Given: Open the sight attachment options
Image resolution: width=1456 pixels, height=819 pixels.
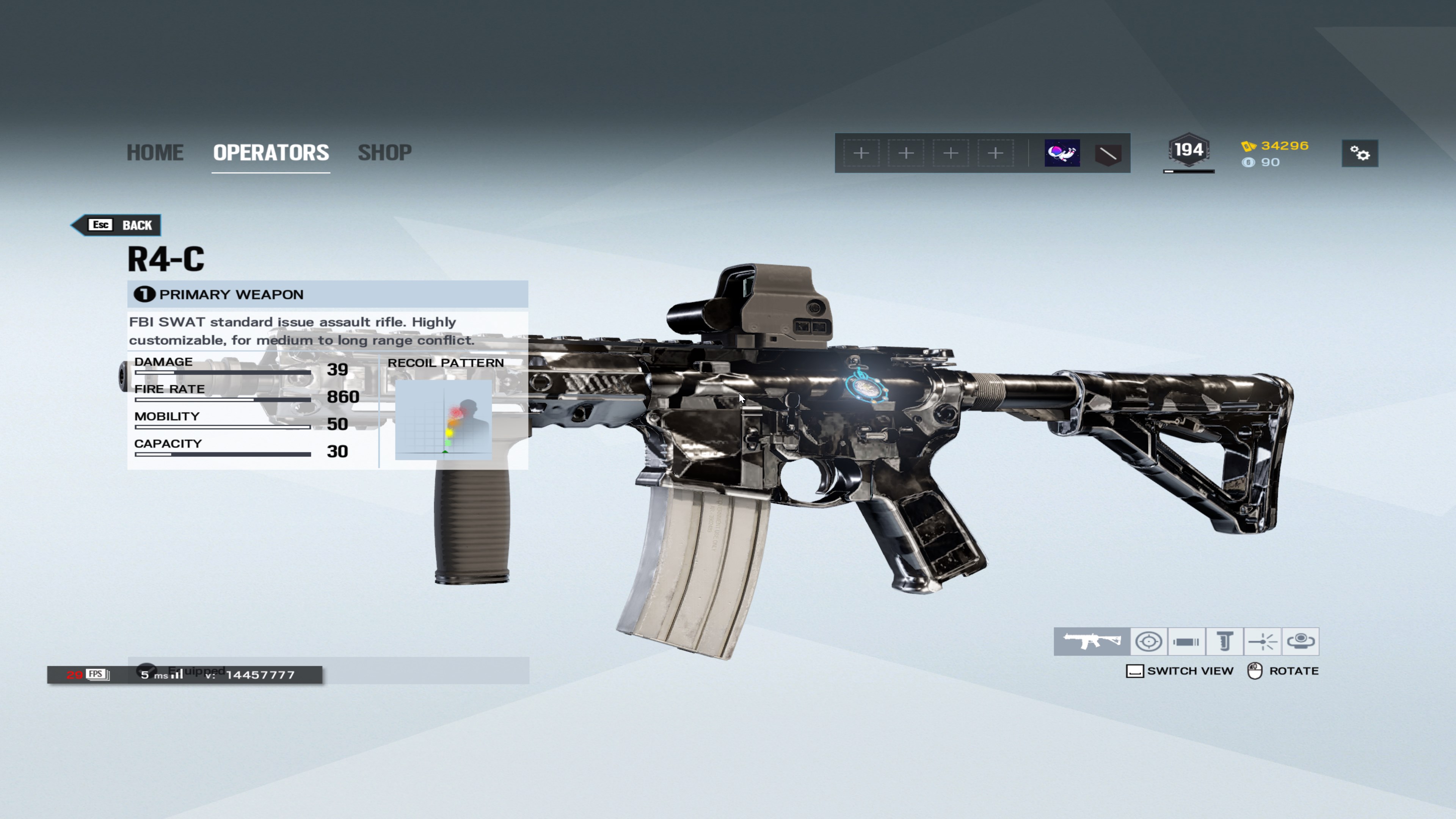Looking at the screenshot, I should click(1148, 641).
